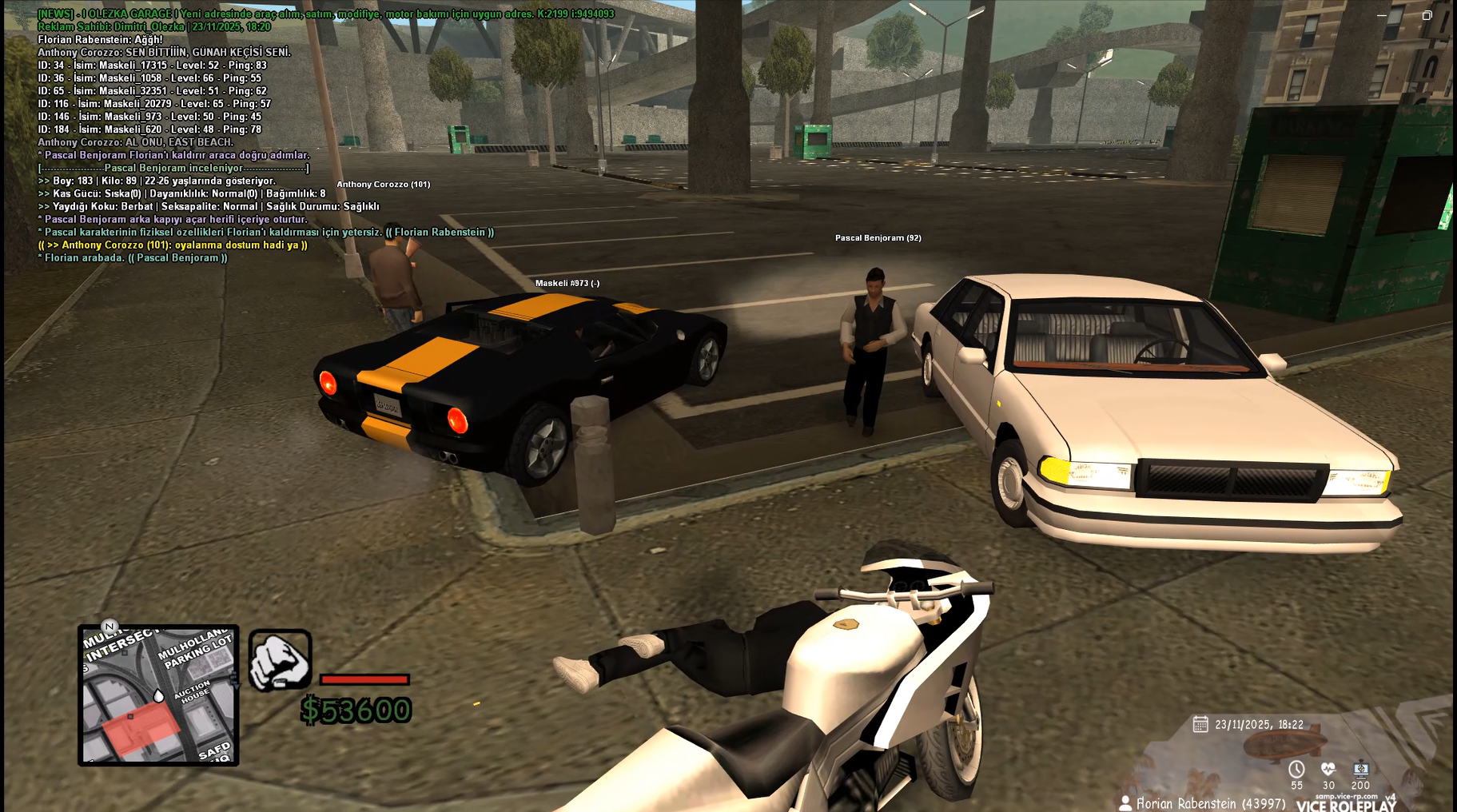Click the player profile silhouette icon
Viewport: 1457px width, 812px height.
pos(1125,803)
